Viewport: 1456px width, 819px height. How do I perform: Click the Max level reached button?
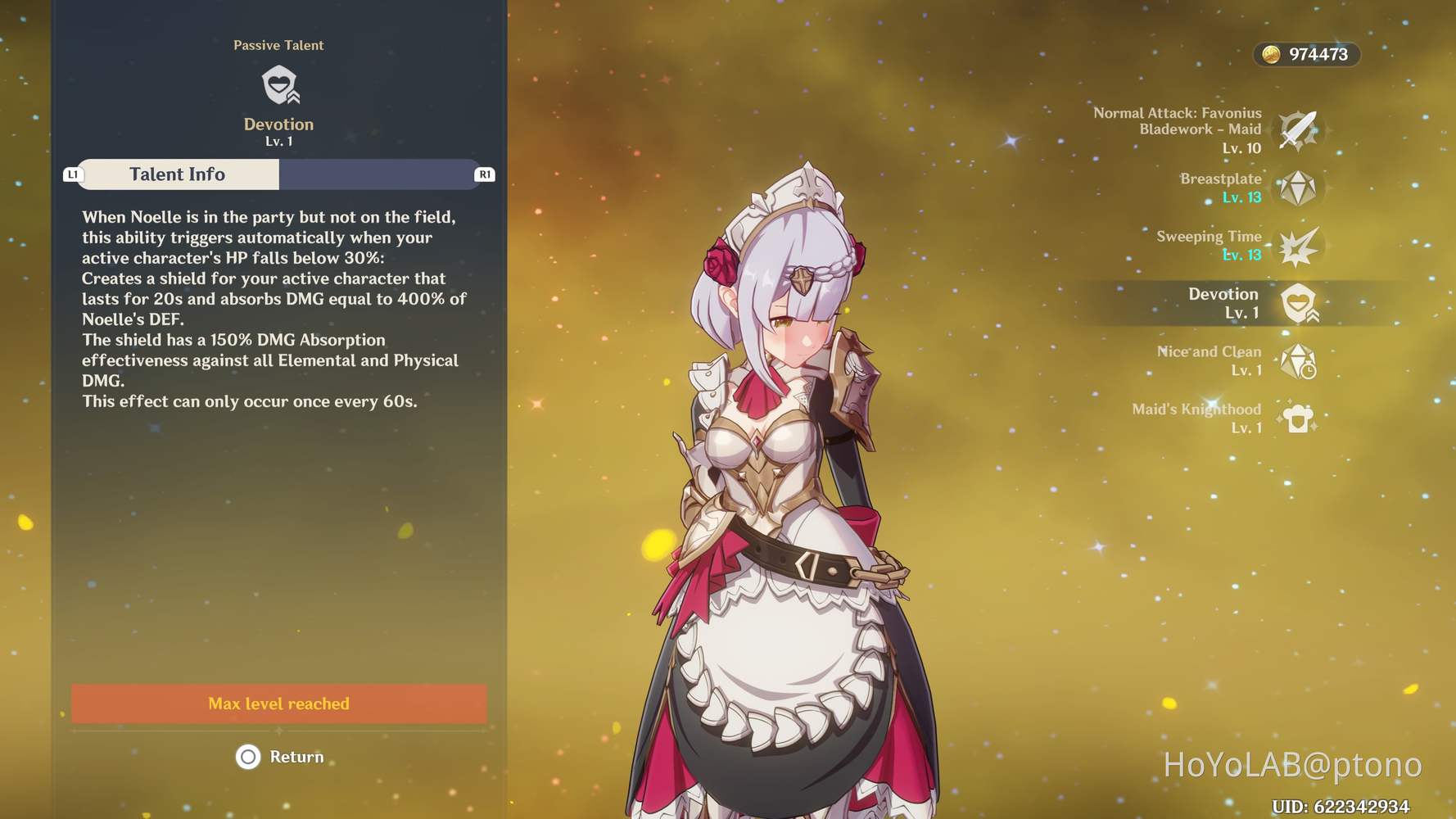pos(278,704)
